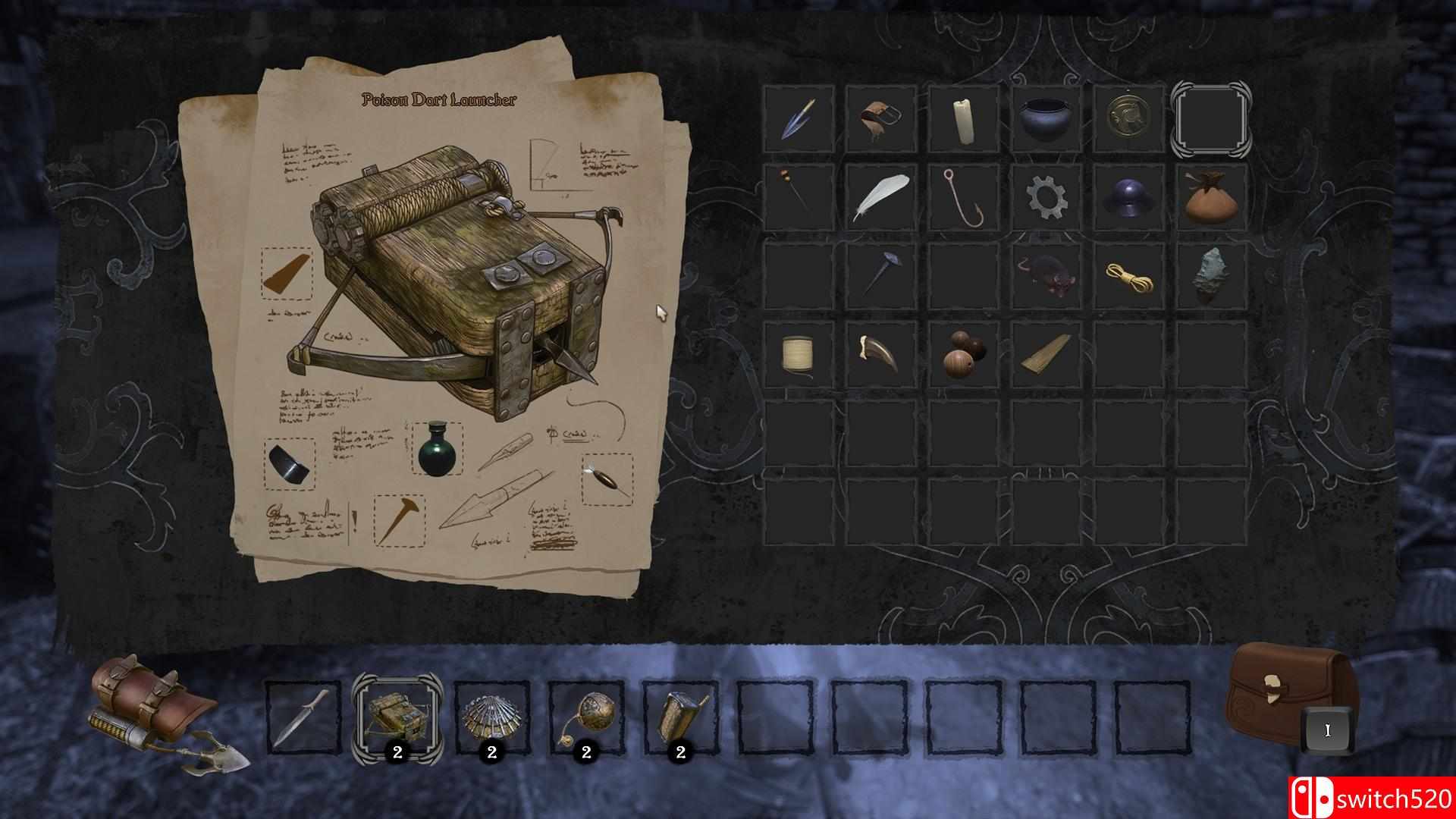The image size is (1456, 819).
Task: Select the fish hook from inventory
Action: click(x=963, y=199)
